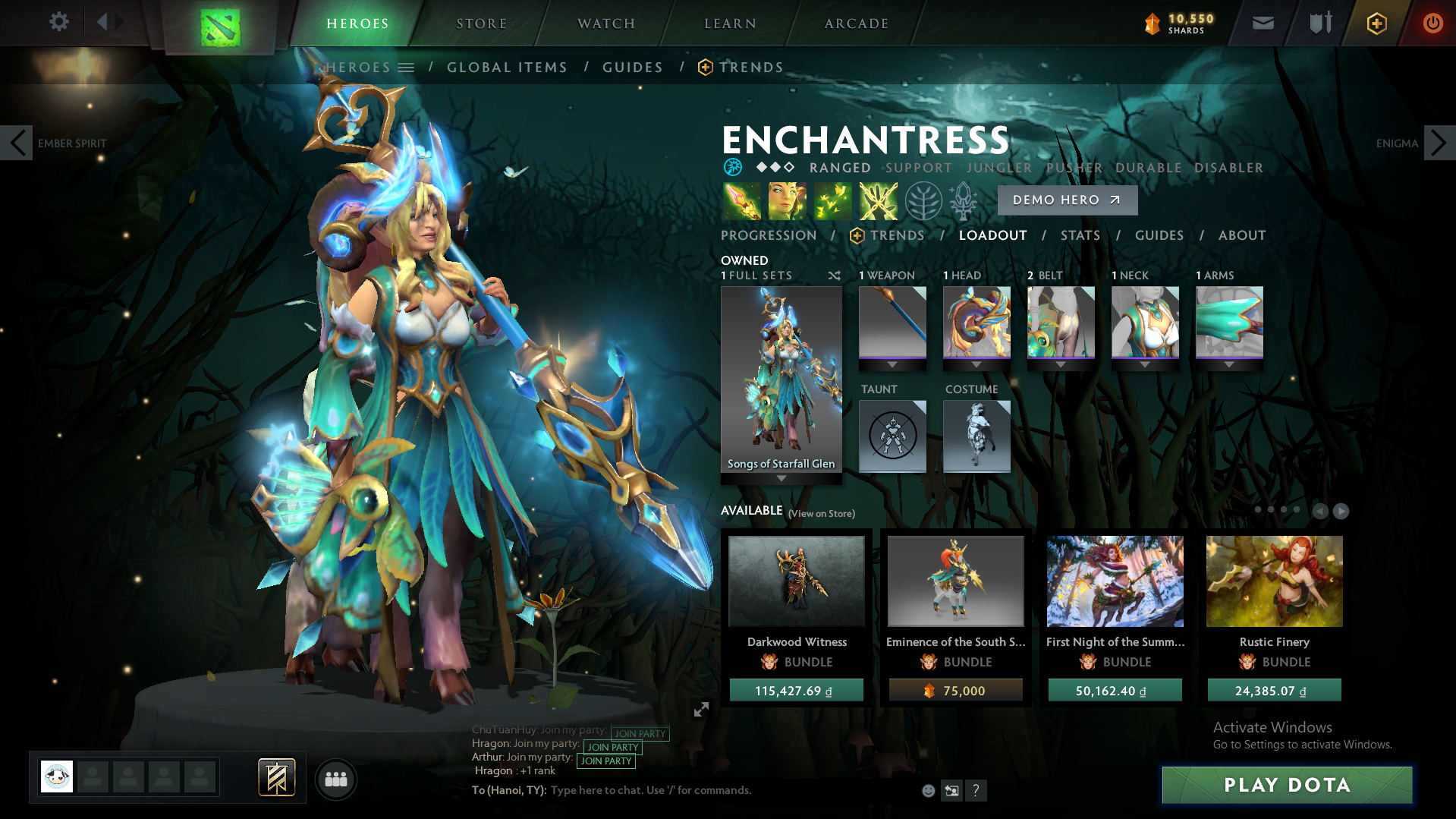Screen dimensions: 1456x819
Task: Select the Taunt slot item
Action: [x=892, y=436]
